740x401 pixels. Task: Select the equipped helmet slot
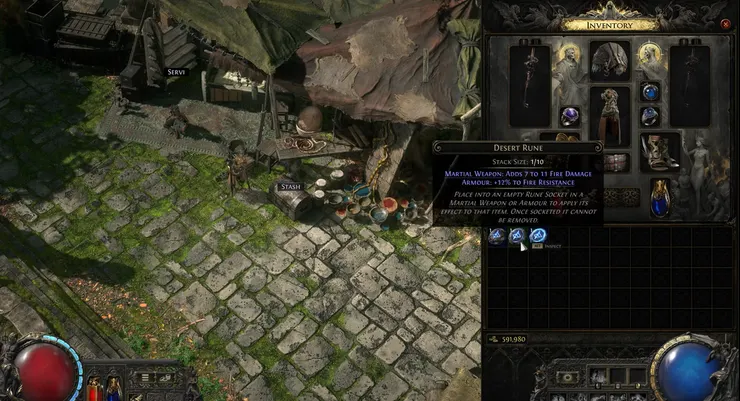click(x=609, y=61)
